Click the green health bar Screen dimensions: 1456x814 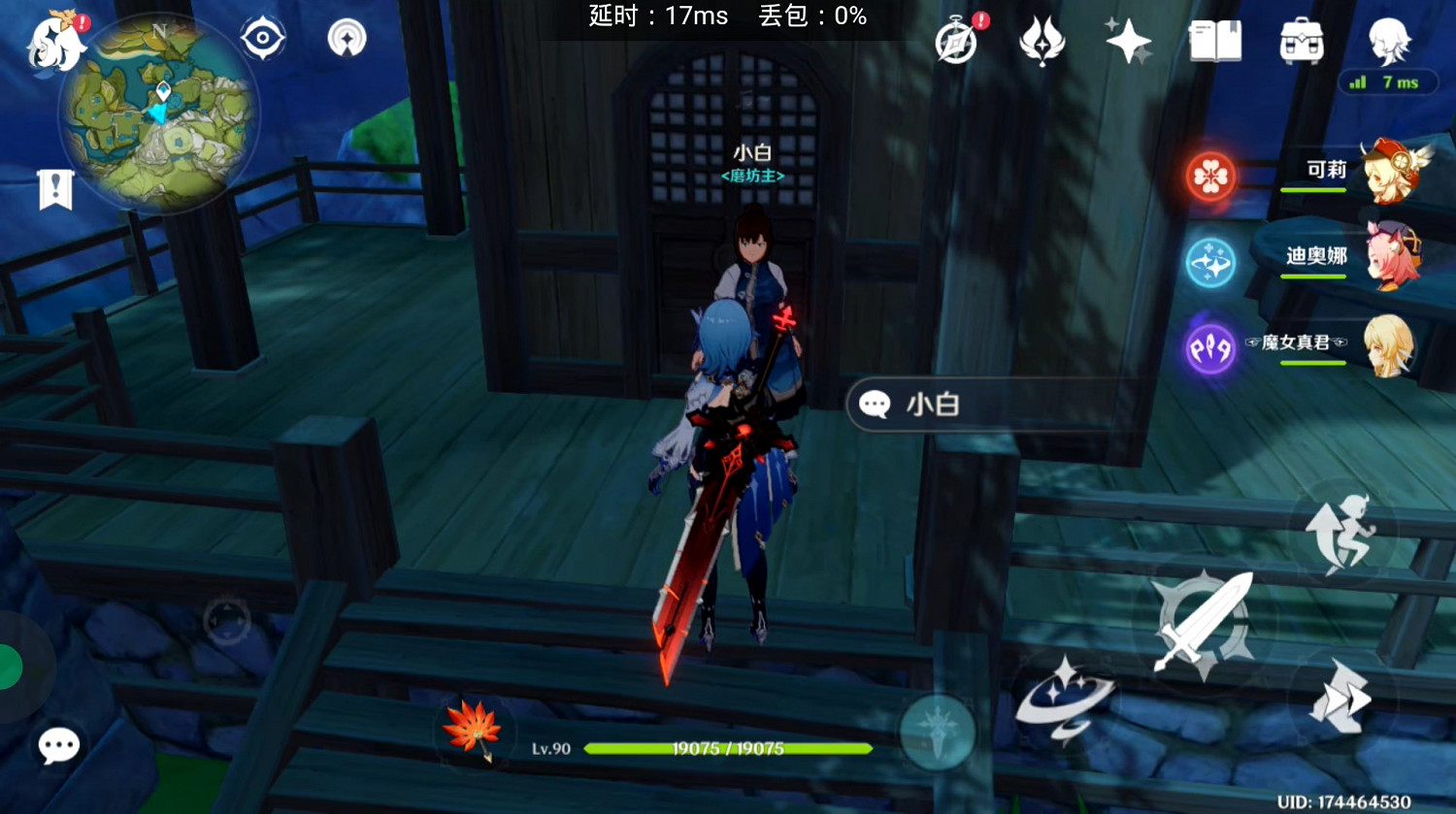(728, 749)
